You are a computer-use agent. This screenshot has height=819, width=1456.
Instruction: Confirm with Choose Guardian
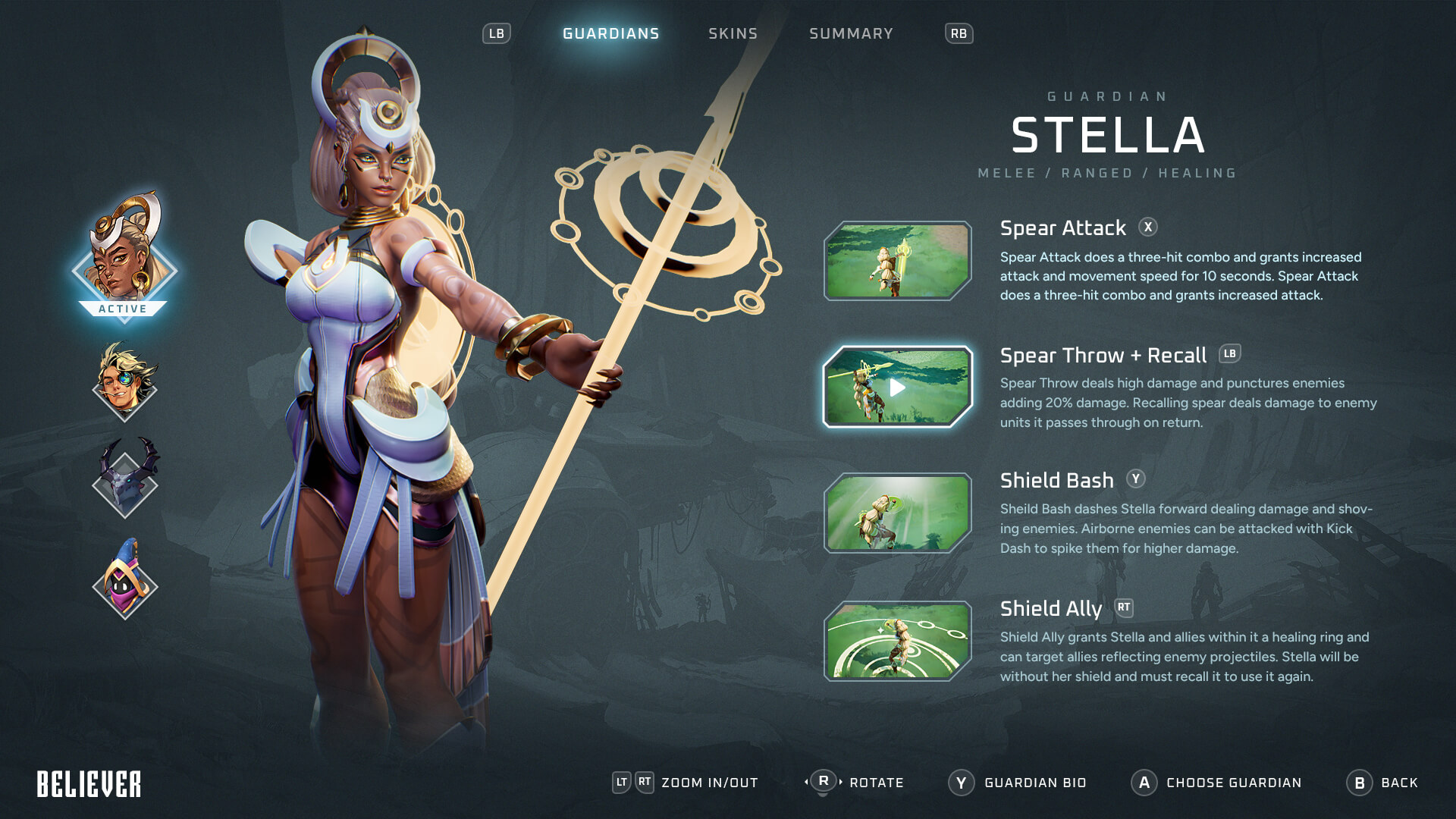point(1216,783)
